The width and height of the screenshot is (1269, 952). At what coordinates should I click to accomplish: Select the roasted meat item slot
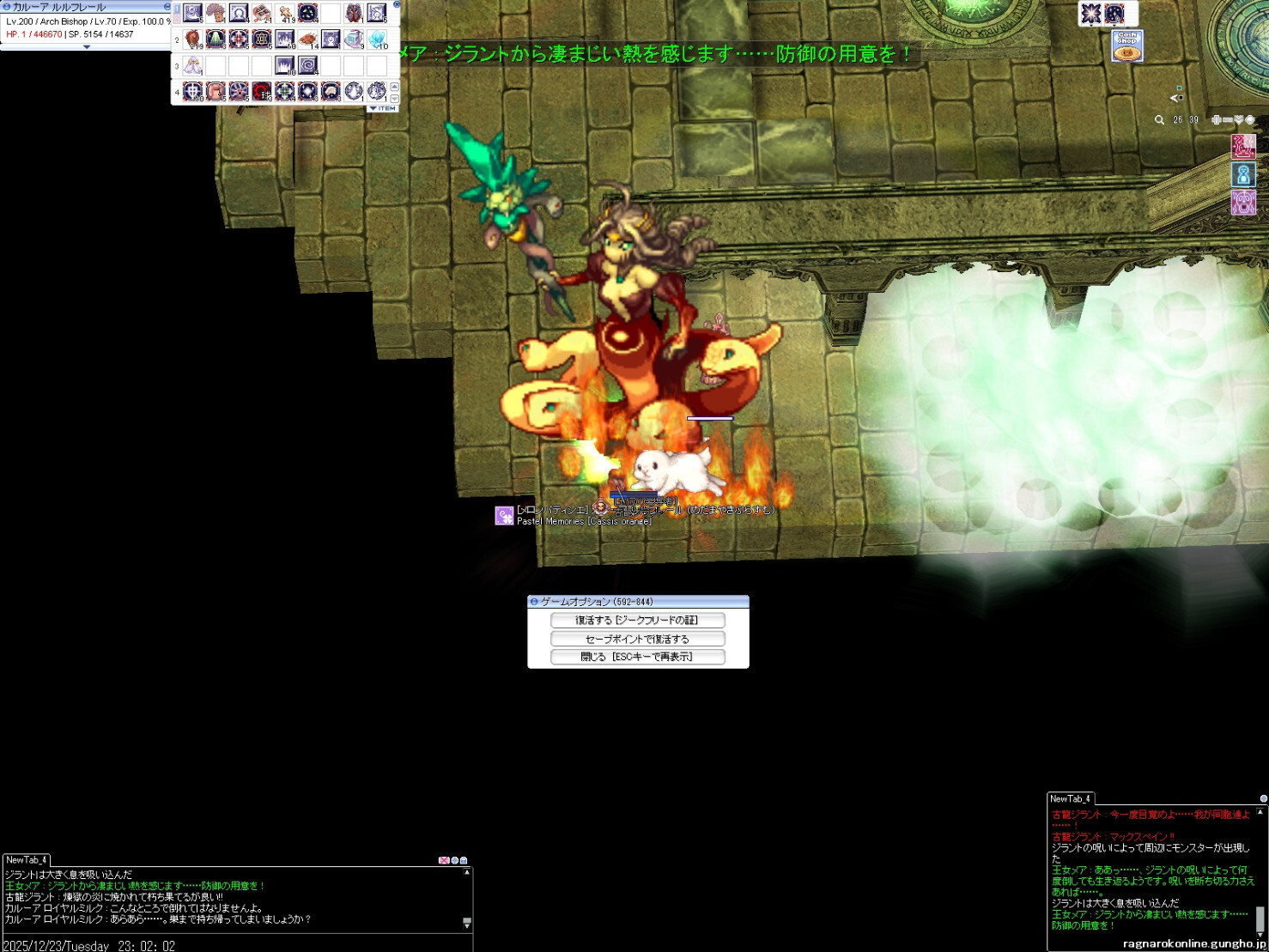(x=308, y=39)
